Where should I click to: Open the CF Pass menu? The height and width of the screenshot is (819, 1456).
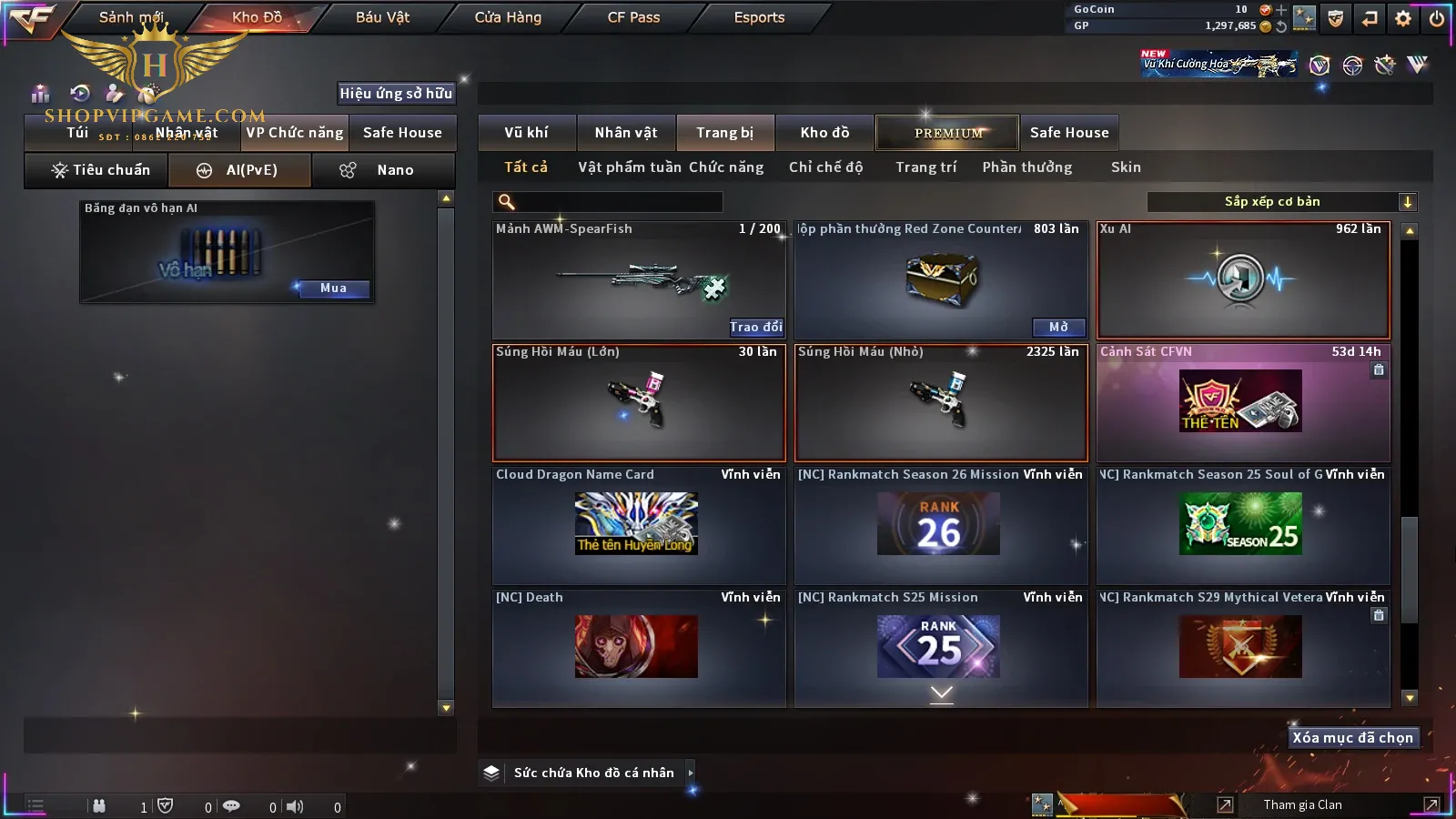click(633, 17)
